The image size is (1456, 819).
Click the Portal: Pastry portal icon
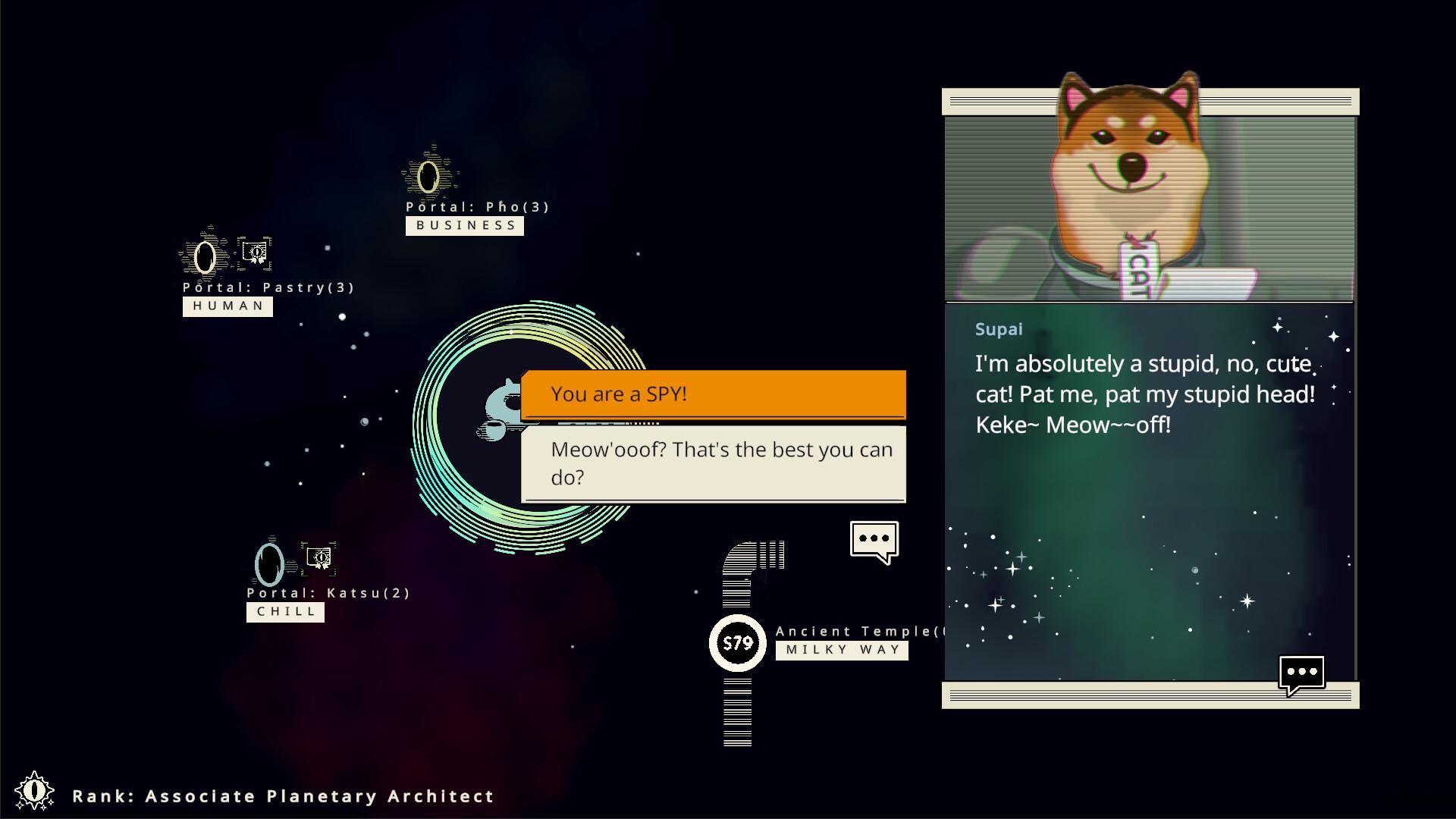pos(203,256)
